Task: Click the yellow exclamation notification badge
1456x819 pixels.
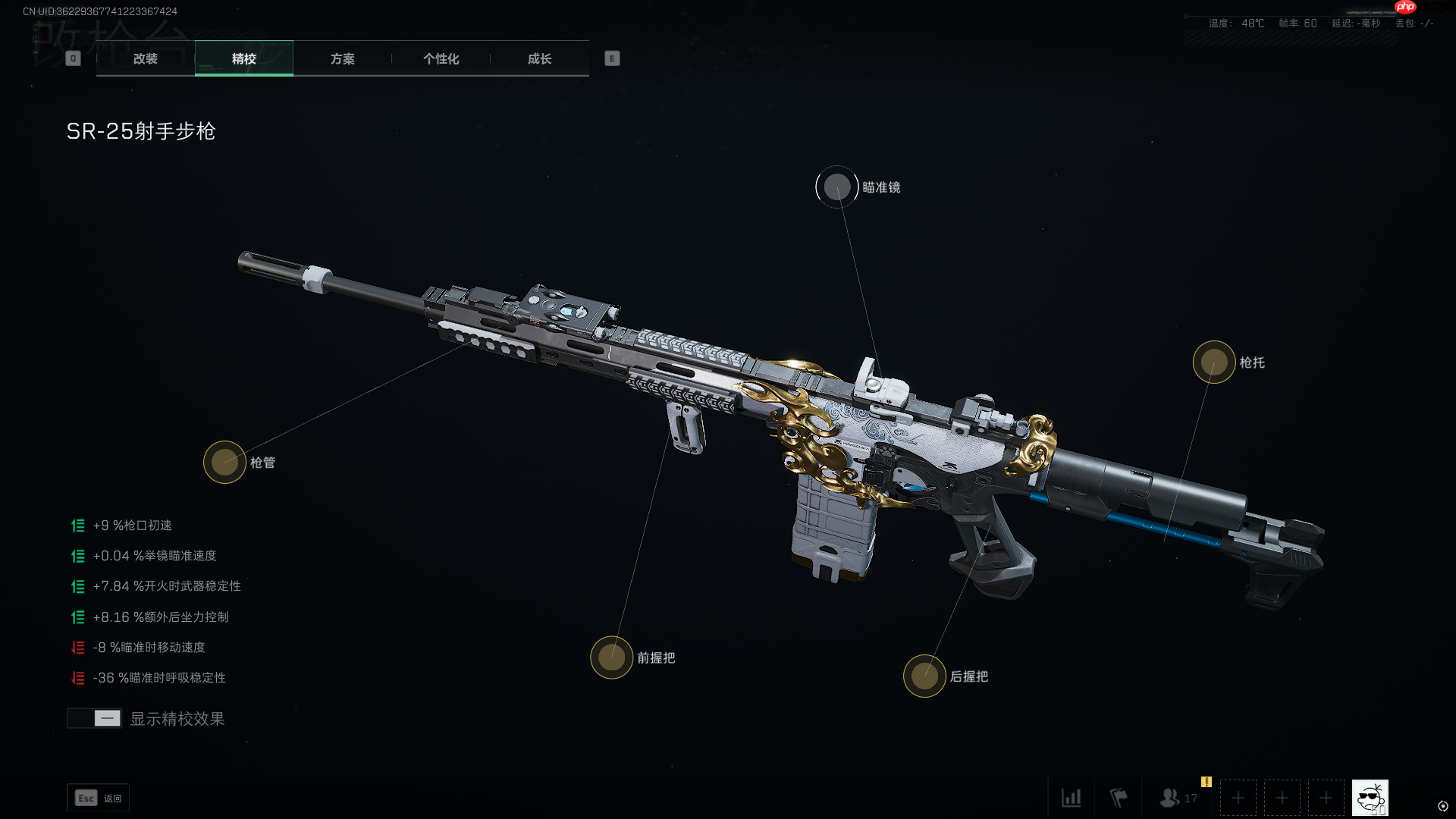Action: point(1206,781)
